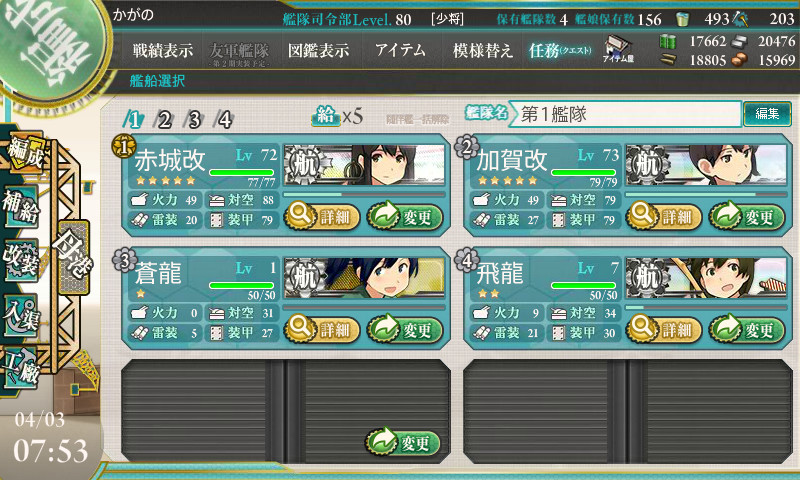Select fleet tab number 2
Image resolution: width=800 pixels, height=480 pixels.
point(165,120)
